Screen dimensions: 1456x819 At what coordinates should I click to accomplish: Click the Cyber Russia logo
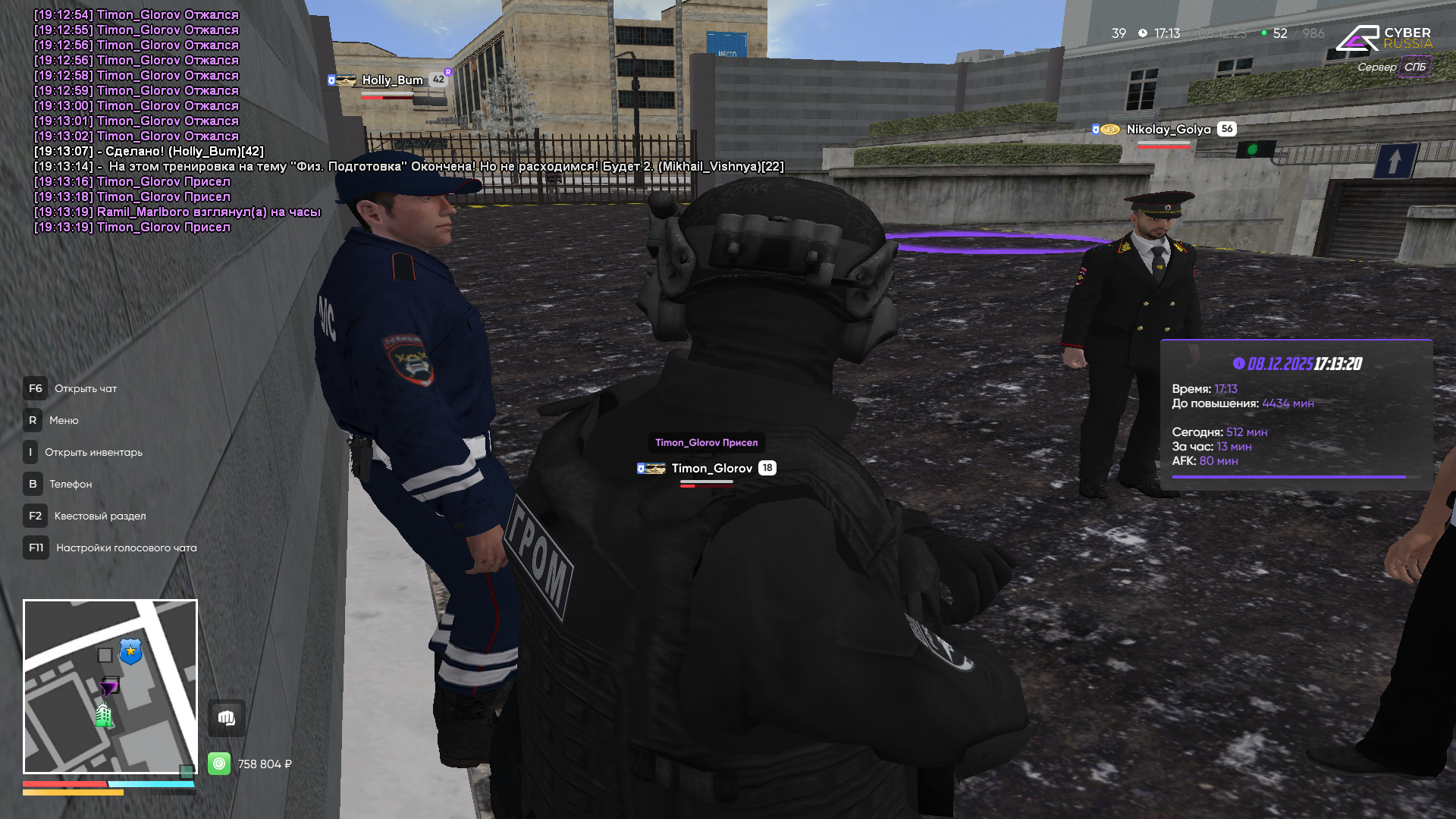coord(1384,38)
